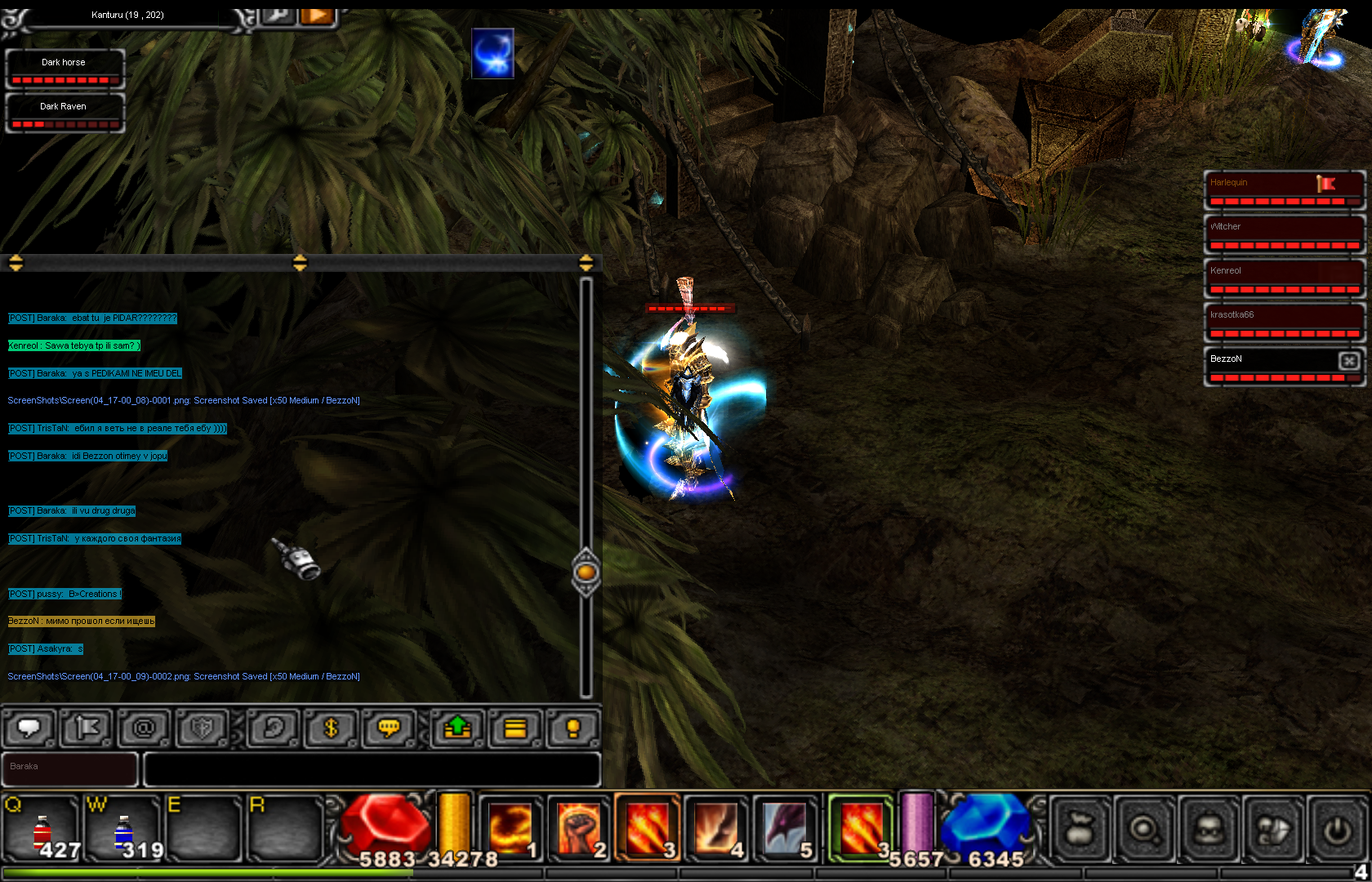
Task: Select the clenched fist skill in slot 2
Action: coord(578,828)
